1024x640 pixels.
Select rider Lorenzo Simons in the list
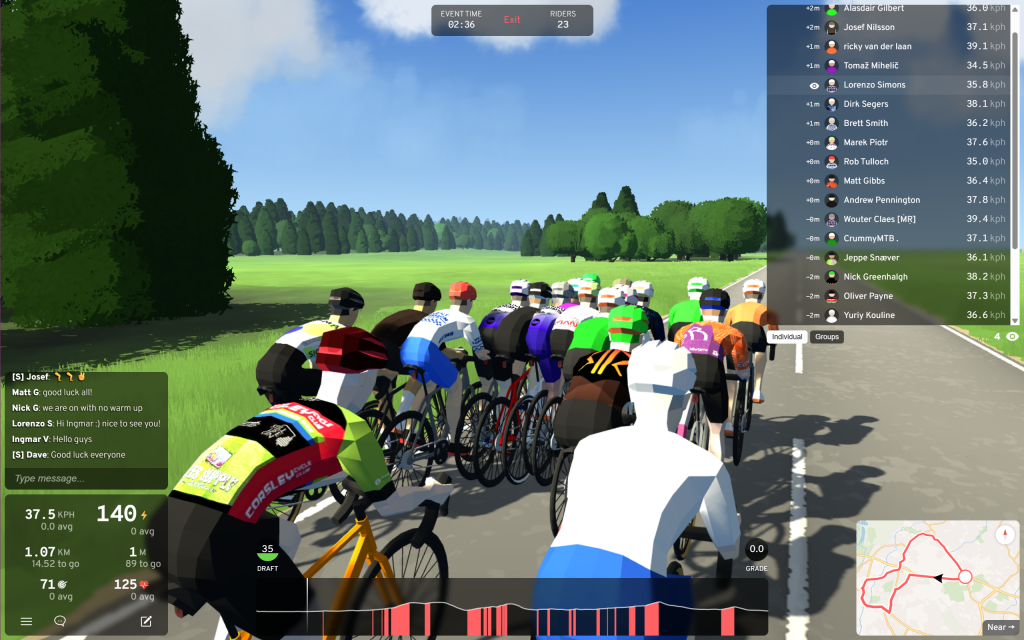[874, 85]
